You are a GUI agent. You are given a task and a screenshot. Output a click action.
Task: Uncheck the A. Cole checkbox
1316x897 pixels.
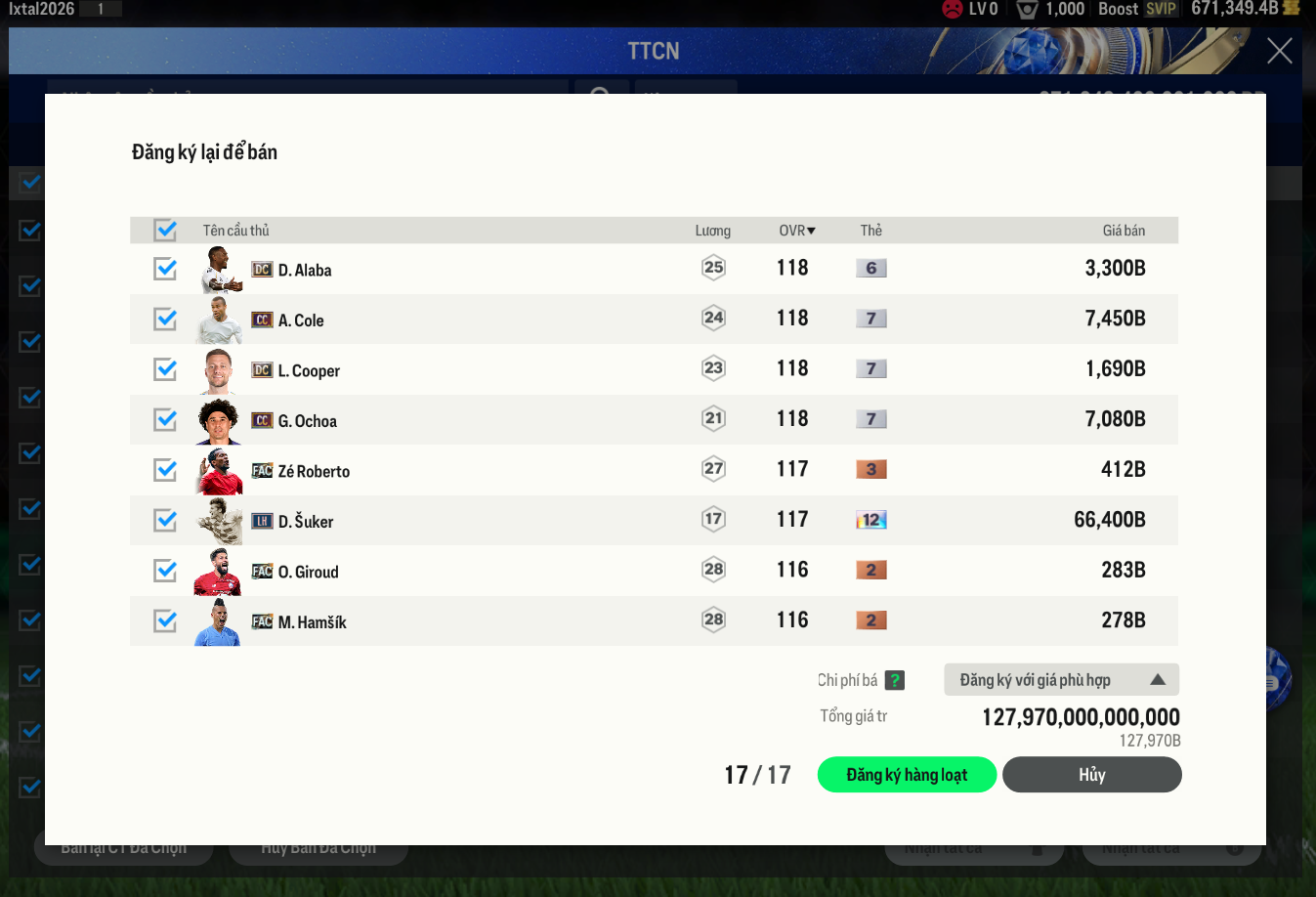tap(165, 320)
